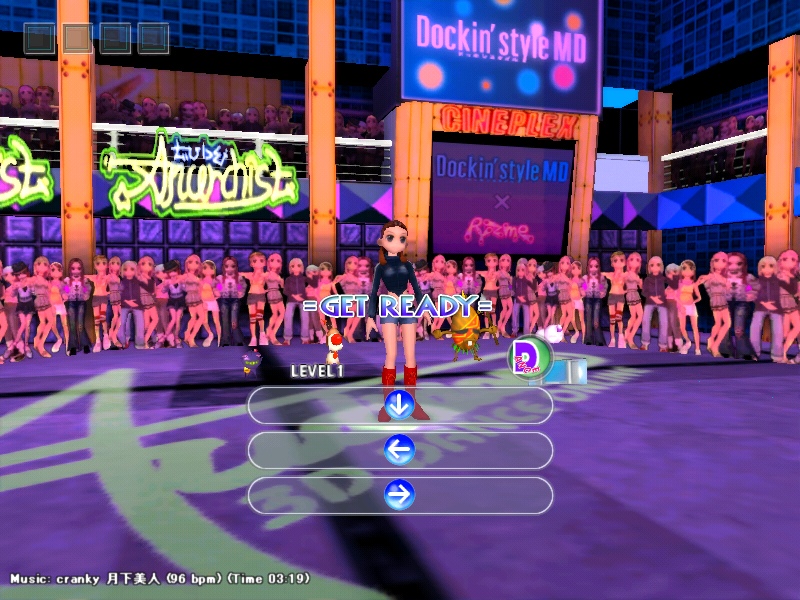Click the blue down arrow icon
Screen dimensions: 800x600
399,405
